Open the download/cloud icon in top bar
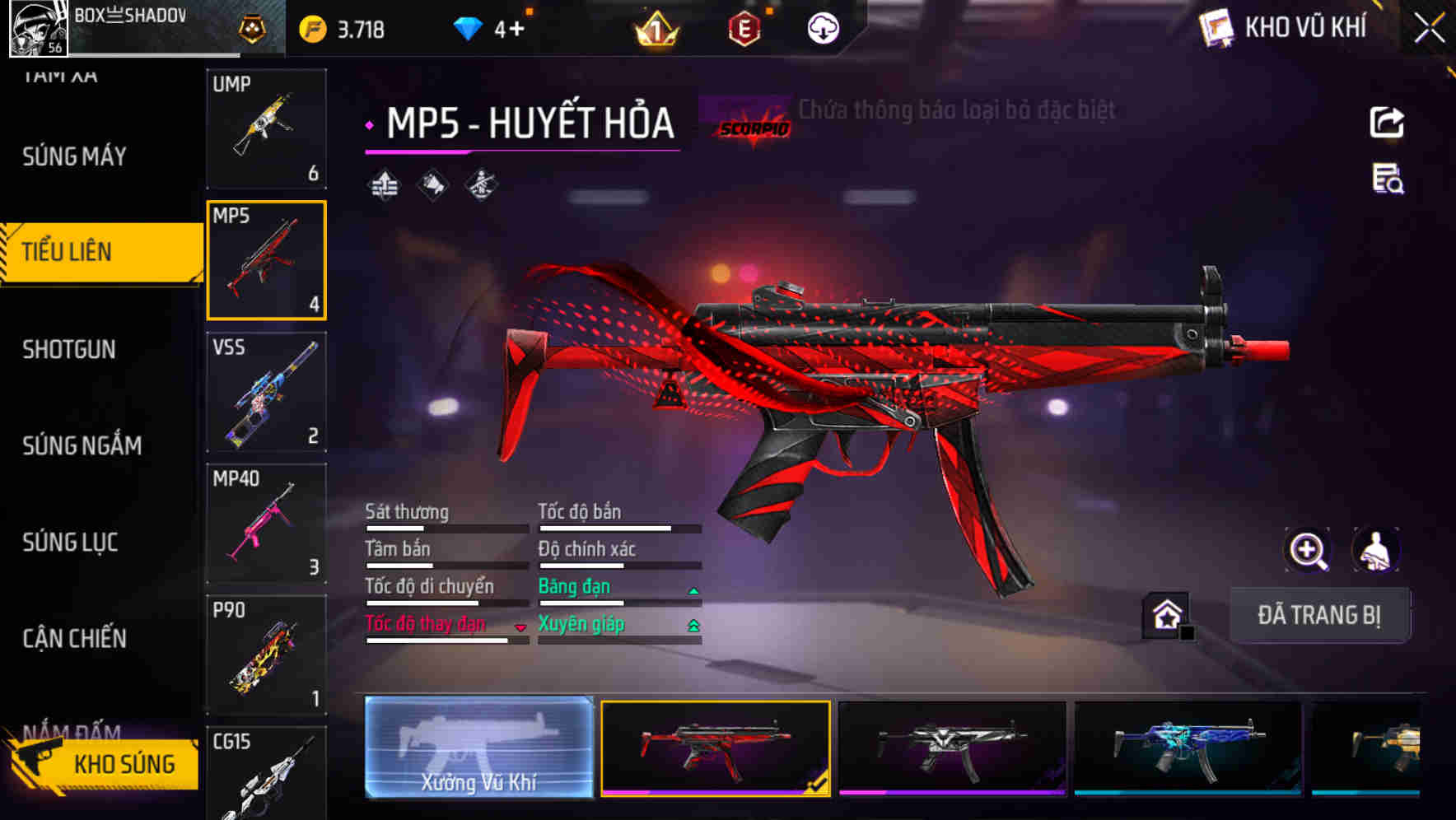Viewport: 1456px width, 820px height. tap(824, 27)
